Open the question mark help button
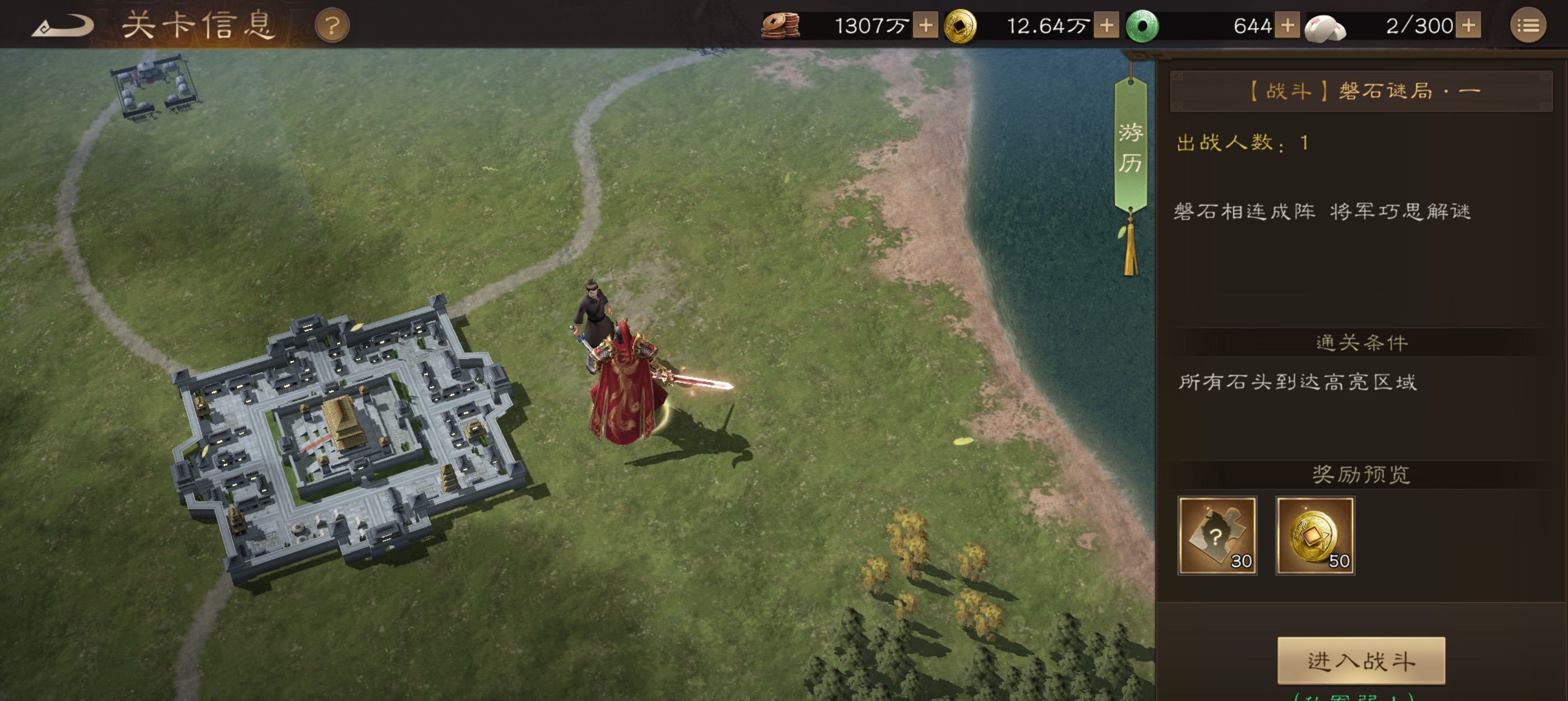The width and height of the screenshot is (1568, 701). 332,26
